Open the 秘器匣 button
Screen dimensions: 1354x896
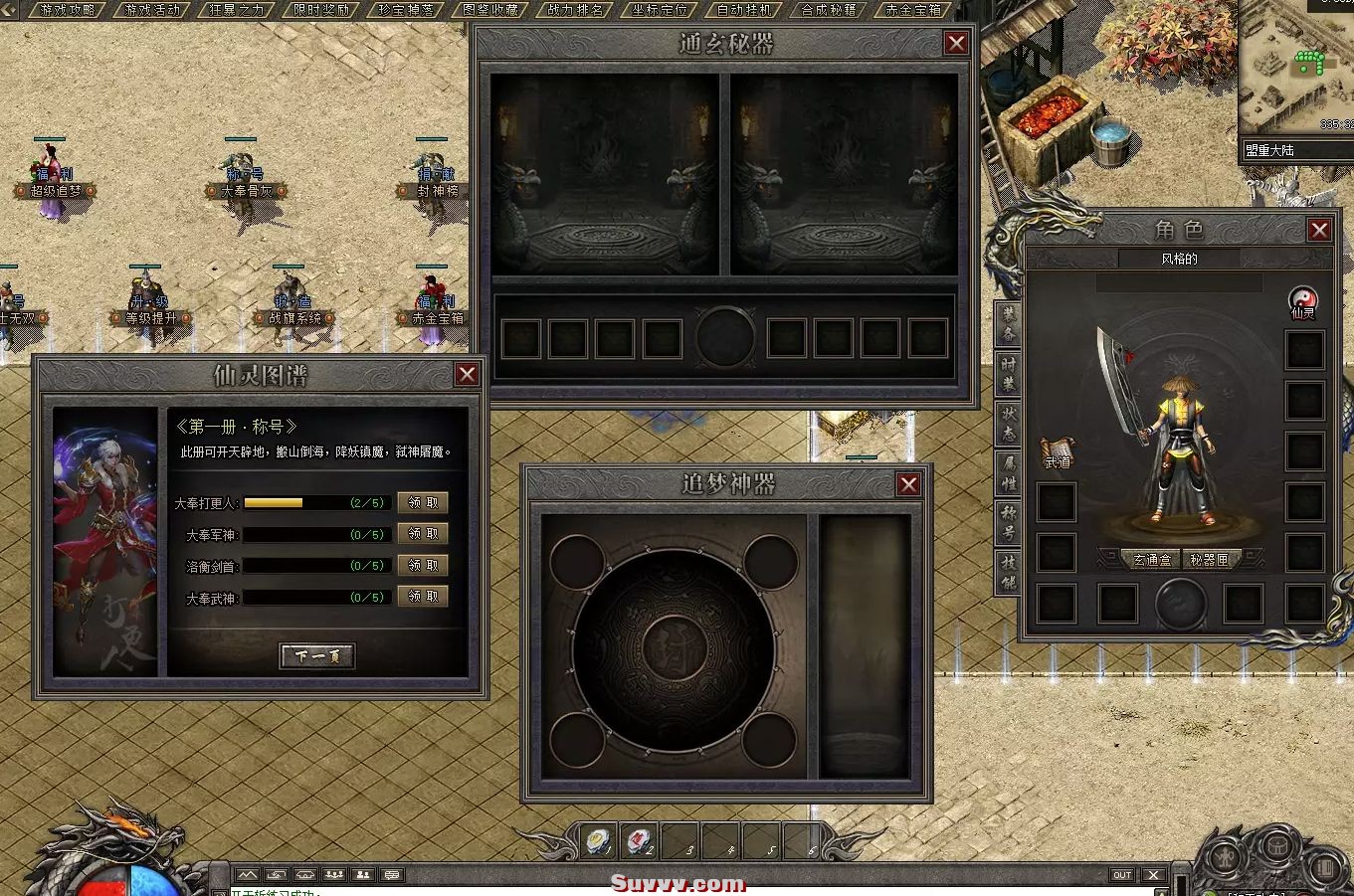tap(1210, 560)
